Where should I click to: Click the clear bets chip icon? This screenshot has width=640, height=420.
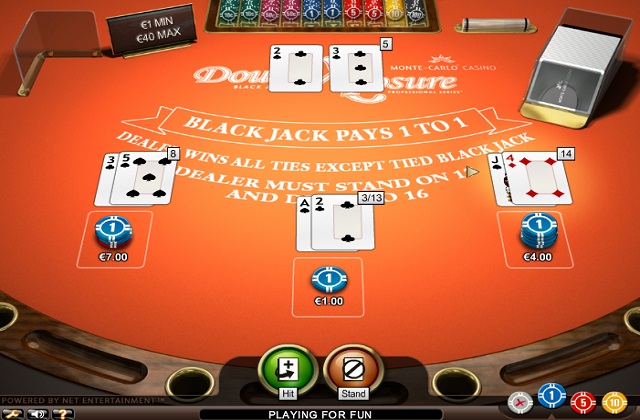[518, 401]
